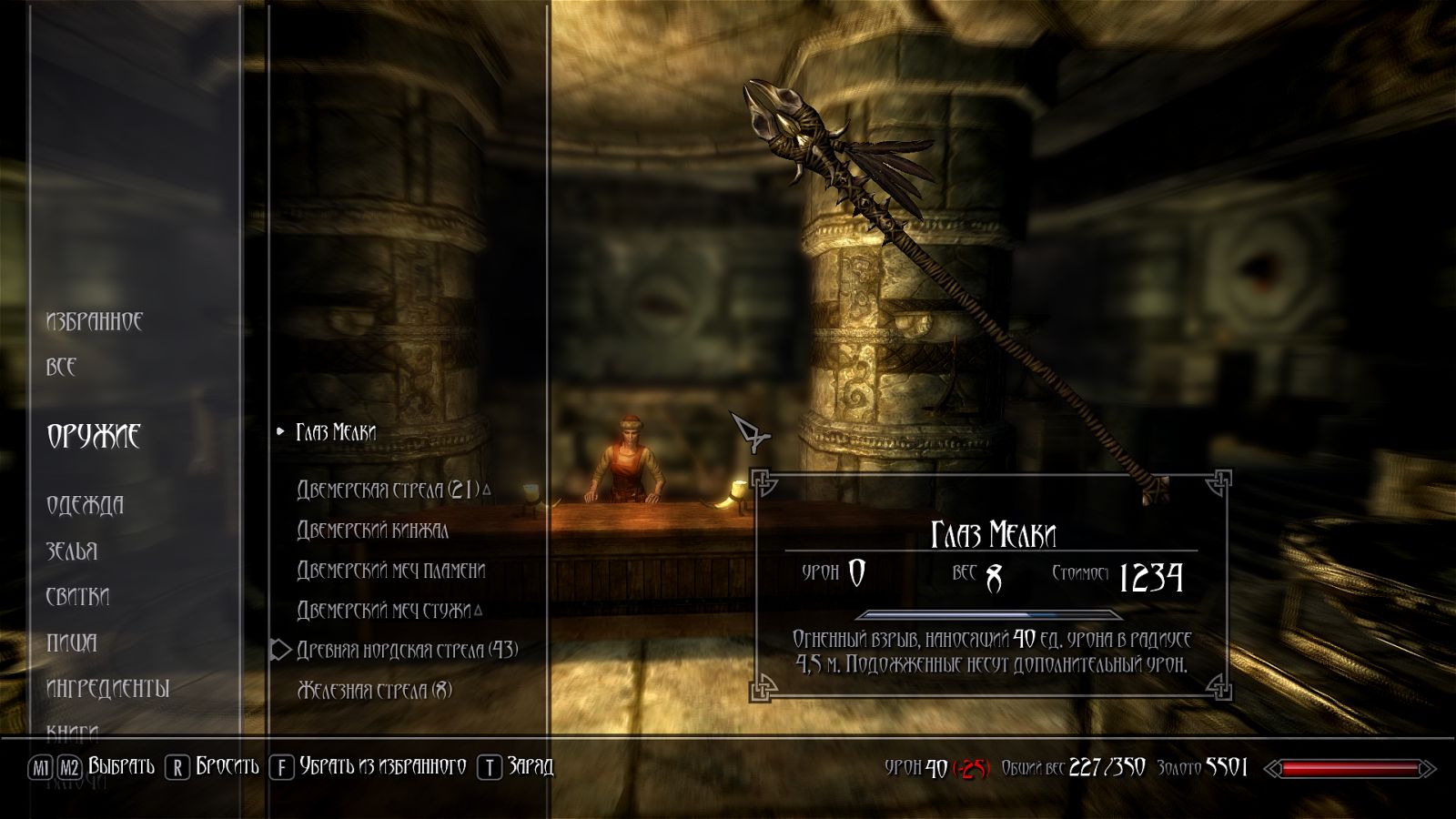1456x819 pixels.
Task: Open the Избранное (Favorites) category
Action: tap(95, 321)
